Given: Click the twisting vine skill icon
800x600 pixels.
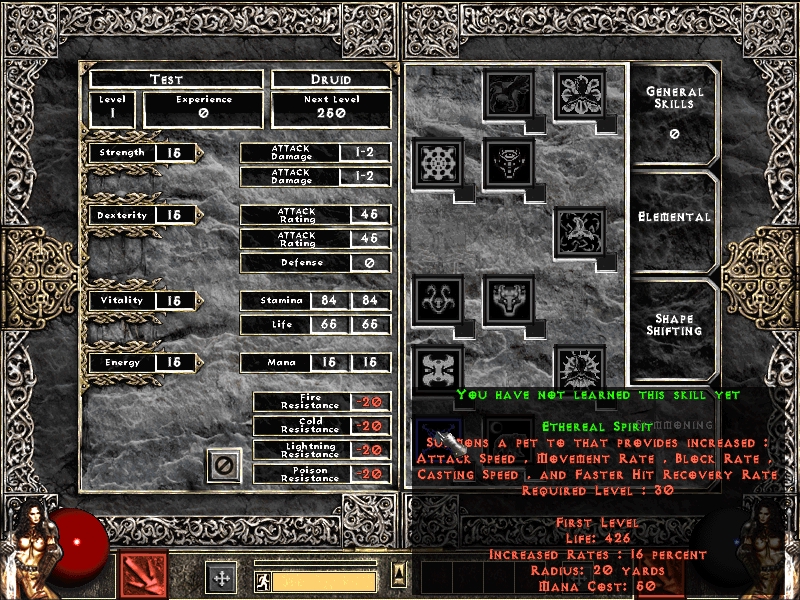Looking at the screenshot, I should coord(580,231).
